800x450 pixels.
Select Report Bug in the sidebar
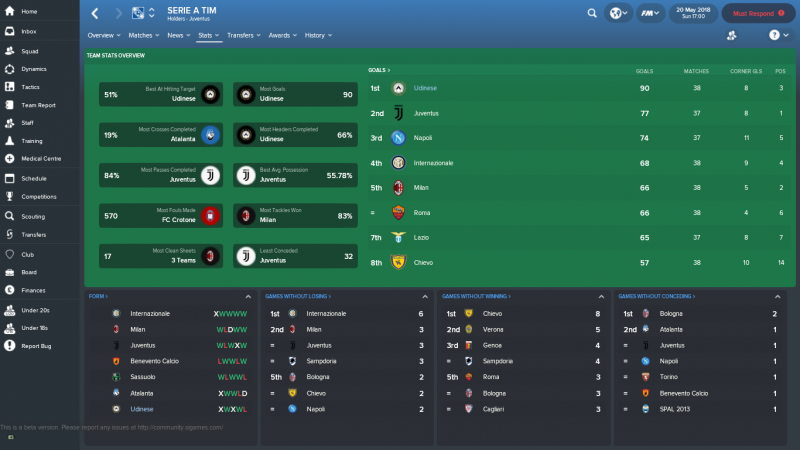(36, 346)
